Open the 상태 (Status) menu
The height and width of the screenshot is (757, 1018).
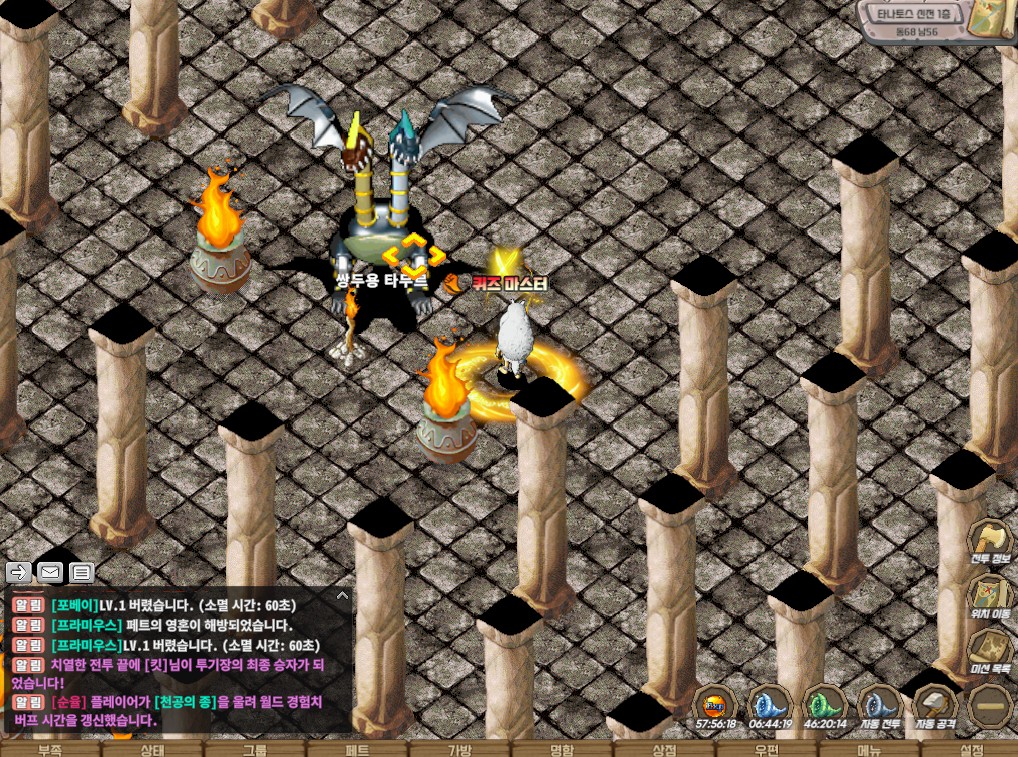152,749
